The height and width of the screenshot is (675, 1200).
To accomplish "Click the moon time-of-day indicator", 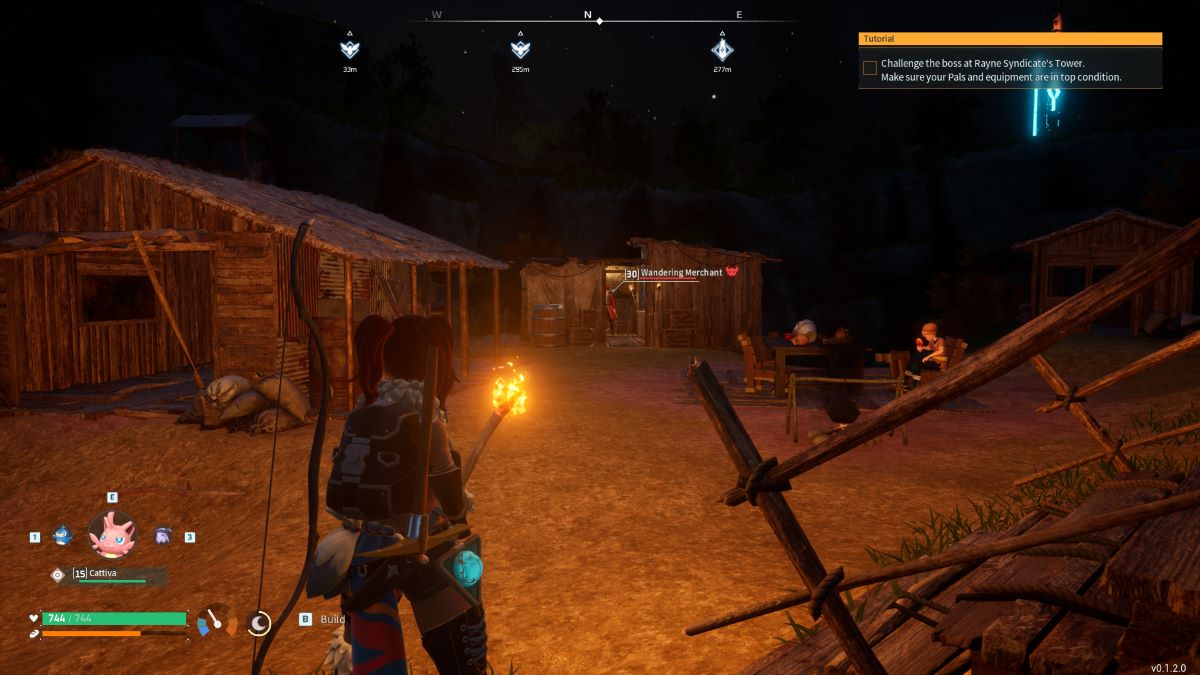I will click(259, 623).
